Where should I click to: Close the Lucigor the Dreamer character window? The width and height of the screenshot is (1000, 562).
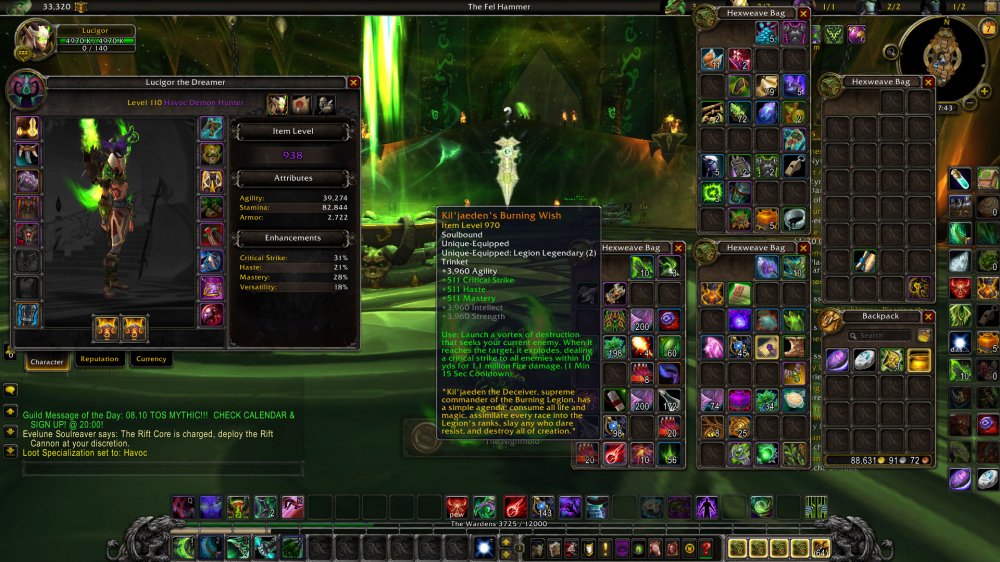(353, 83)
